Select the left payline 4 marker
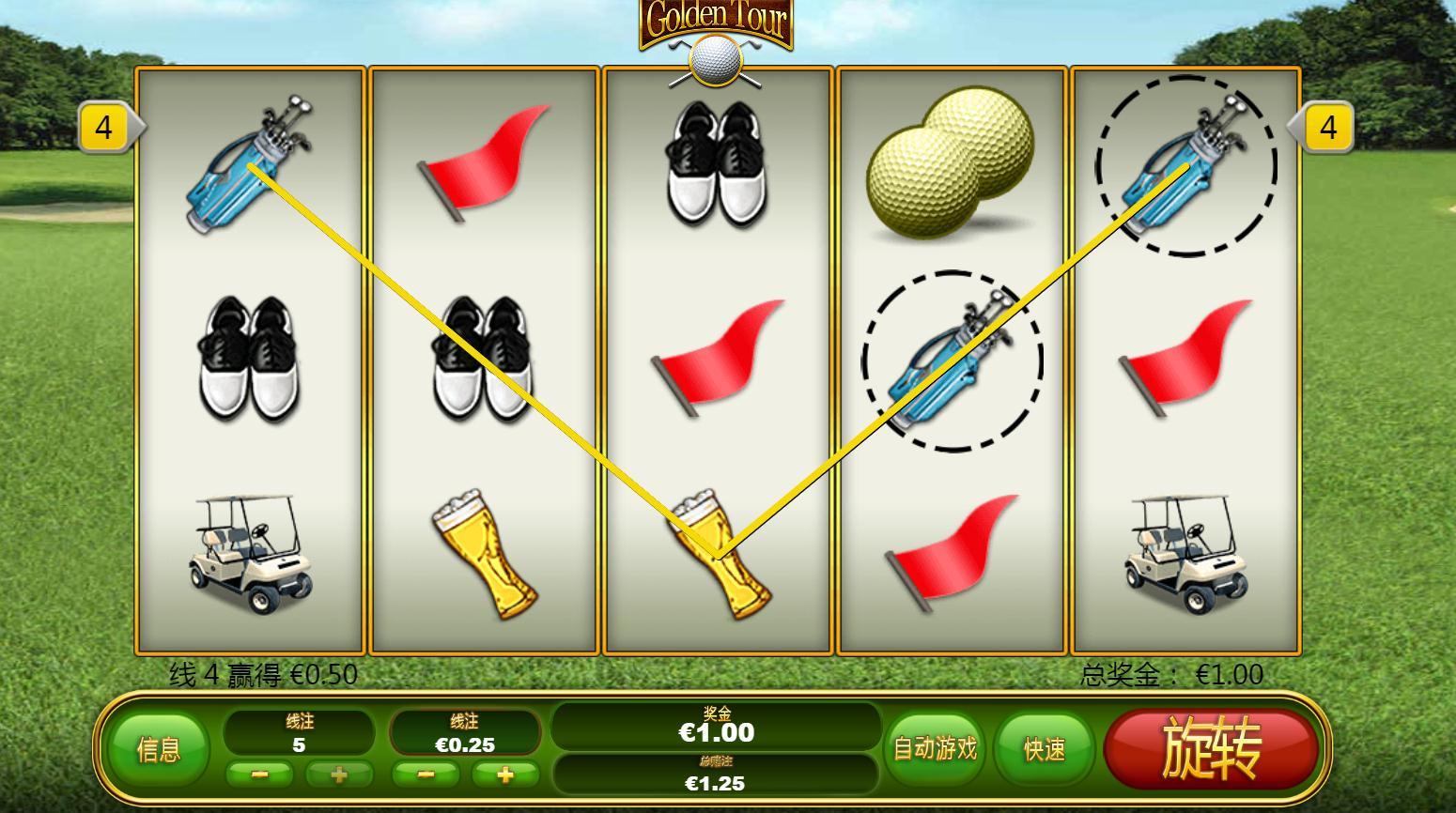Screen dimensions: 1456x813 click(x=105, y=127)
